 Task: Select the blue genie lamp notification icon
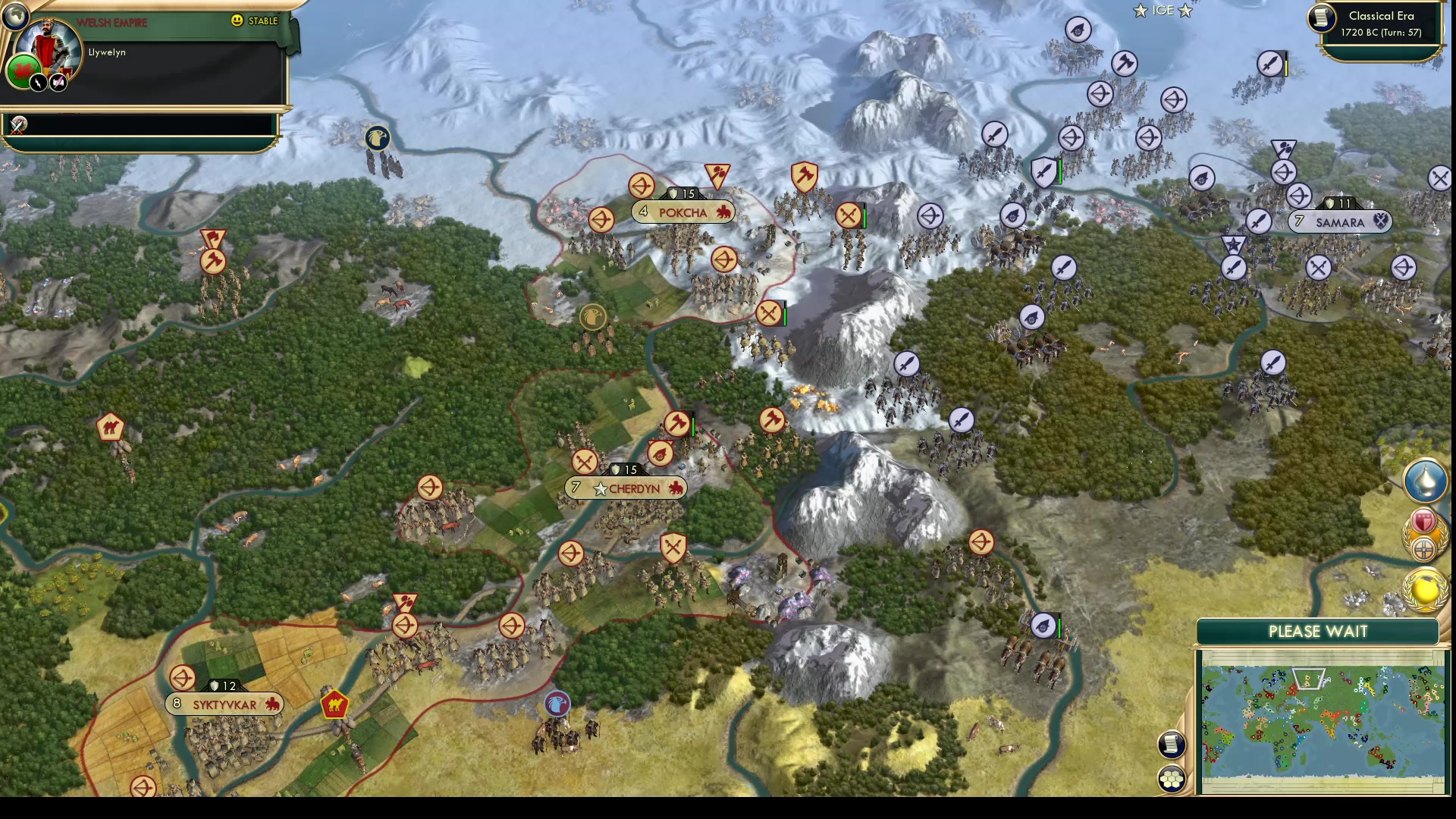(x=1425, y=480)
